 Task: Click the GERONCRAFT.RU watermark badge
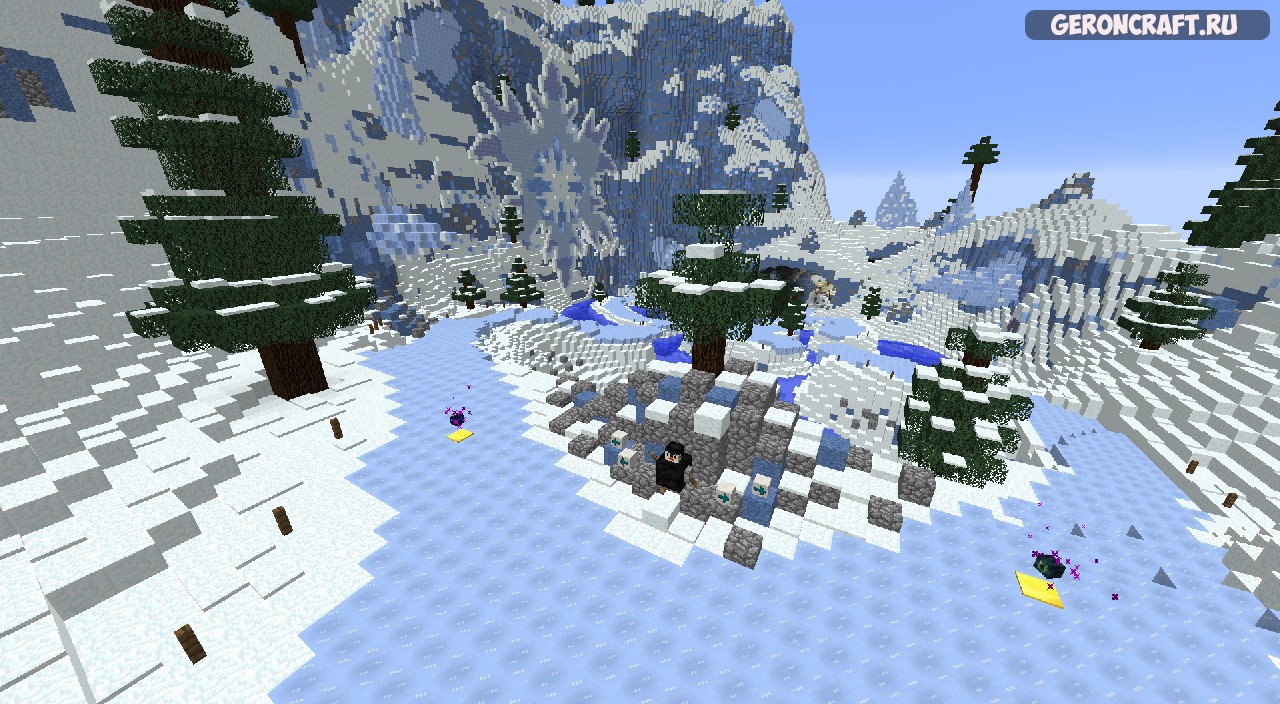coord(1146,25)
